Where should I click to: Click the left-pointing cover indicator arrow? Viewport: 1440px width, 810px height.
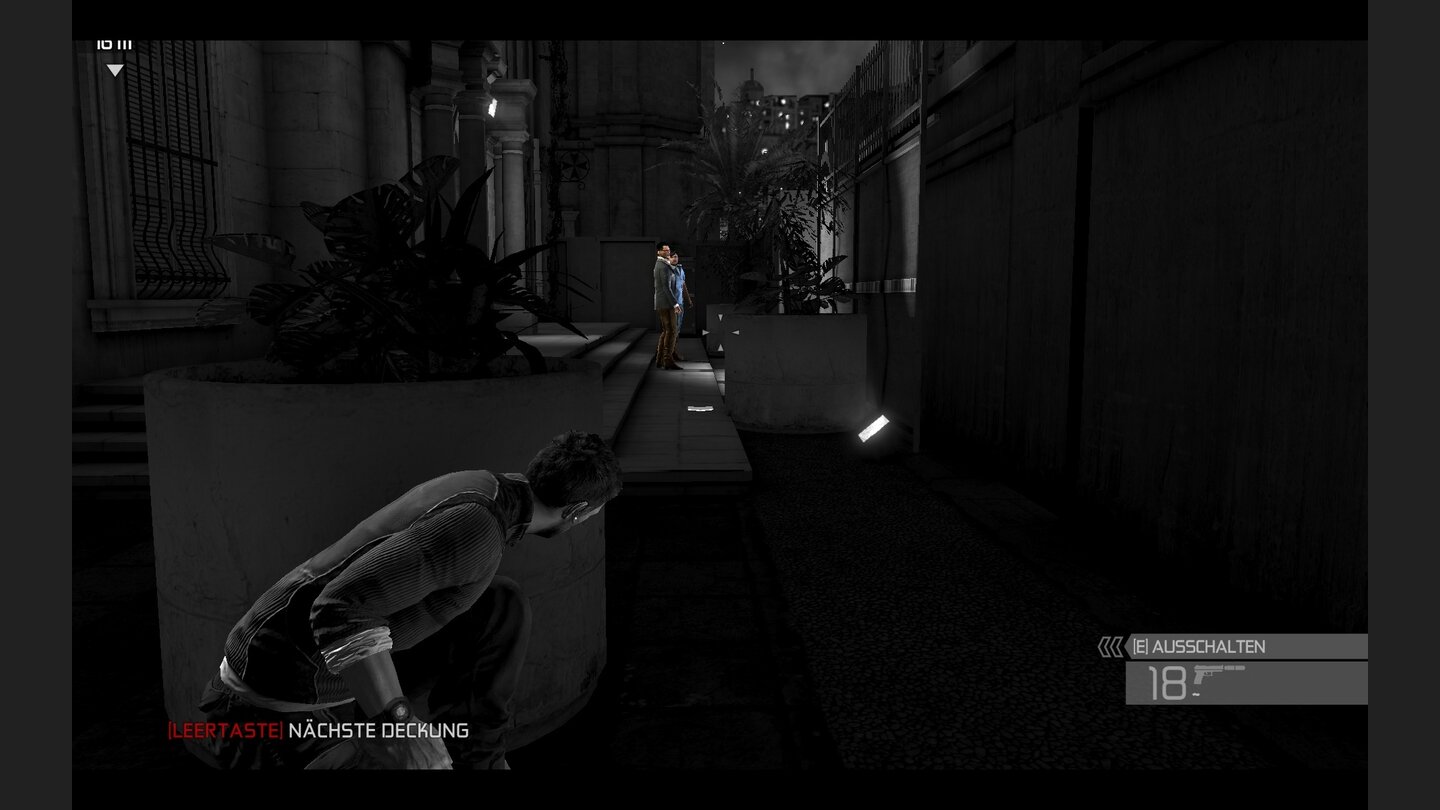[735, 332]
